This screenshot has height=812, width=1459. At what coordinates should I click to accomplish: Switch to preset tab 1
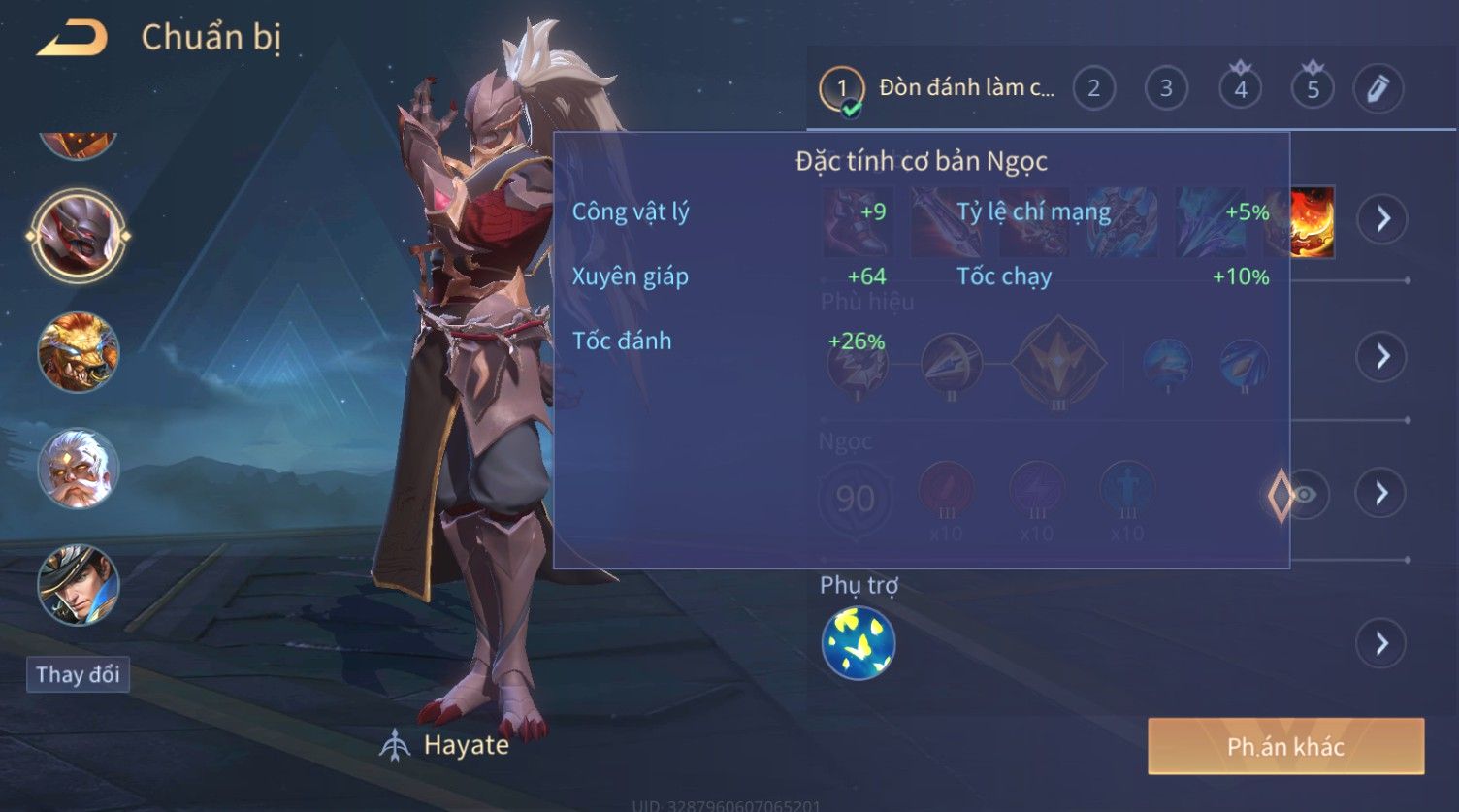(x=842, y=89)
